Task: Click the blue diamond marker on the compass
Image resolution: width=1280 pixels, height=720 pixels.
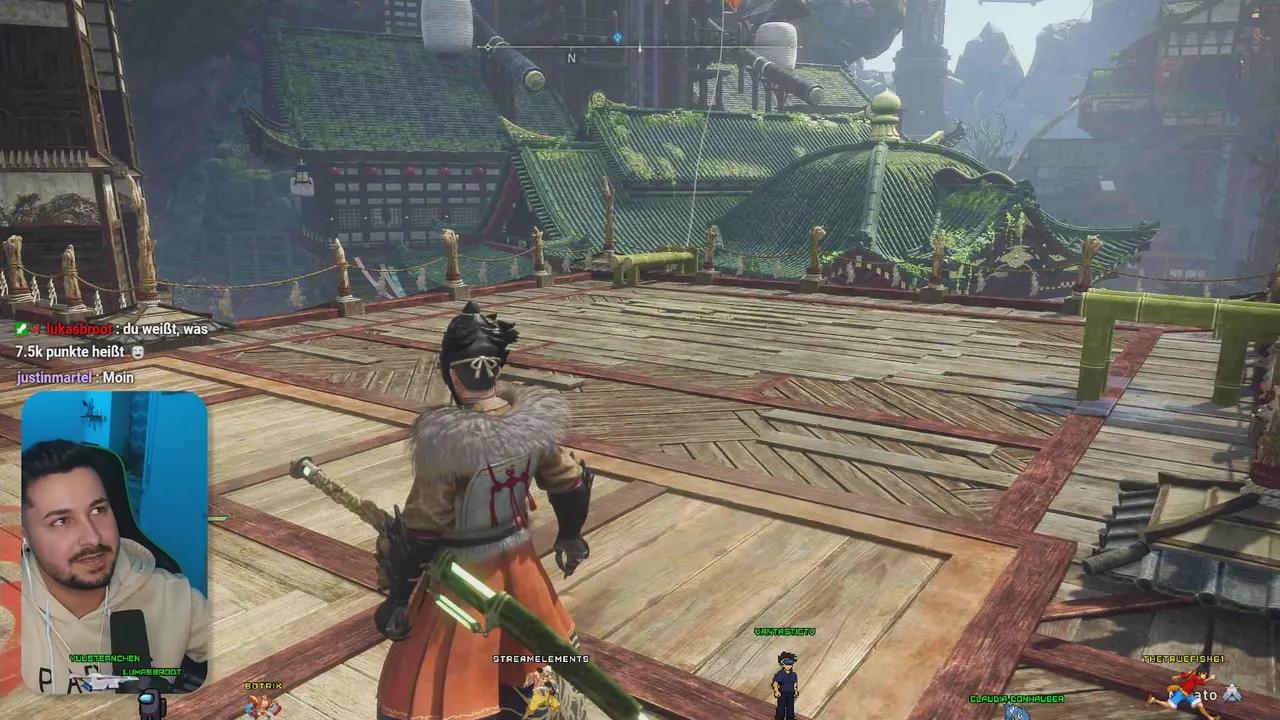Action: [617, 38]
